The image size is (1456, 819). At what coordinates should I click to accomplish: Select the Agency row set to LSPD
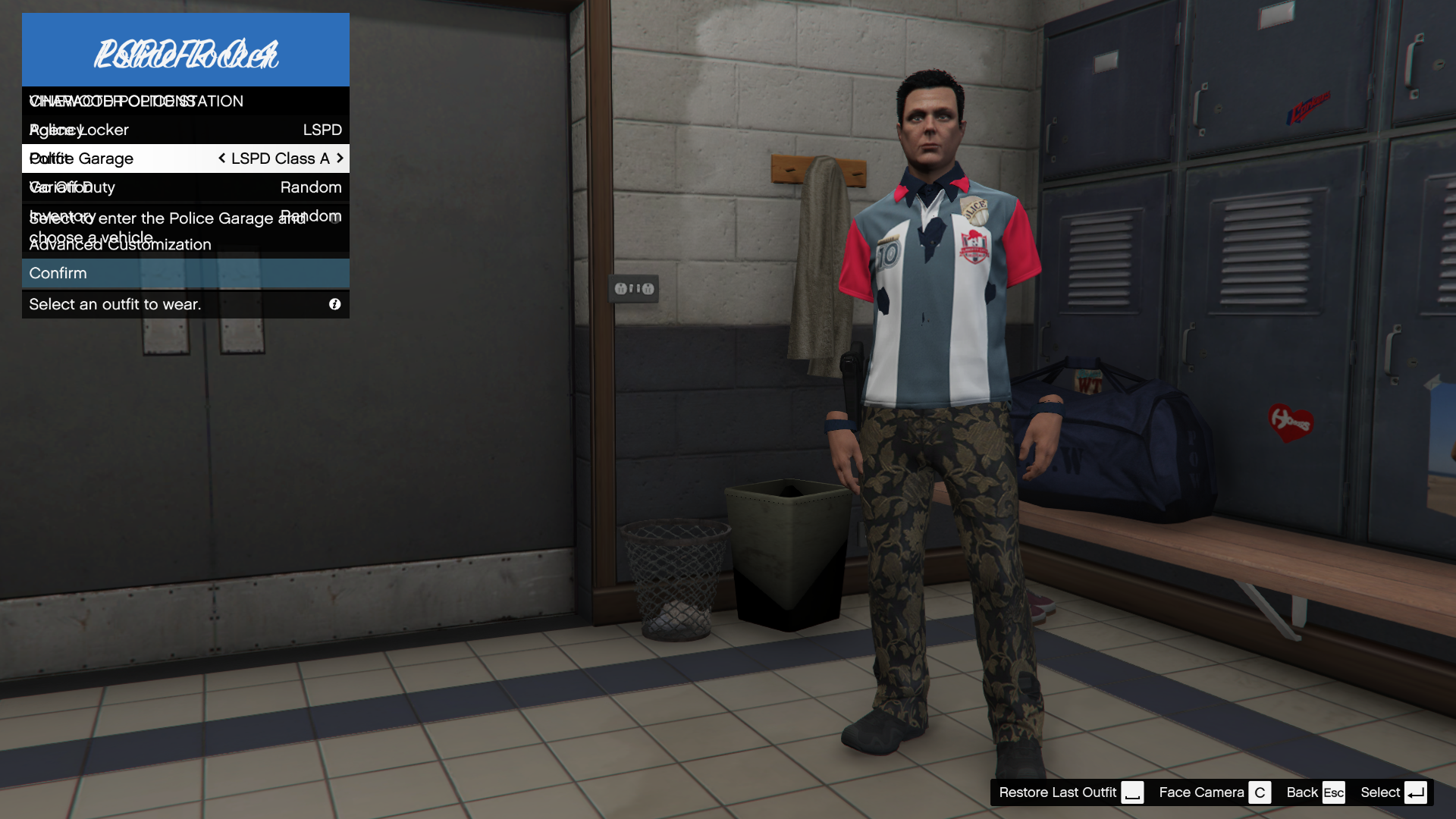[185, 130]
